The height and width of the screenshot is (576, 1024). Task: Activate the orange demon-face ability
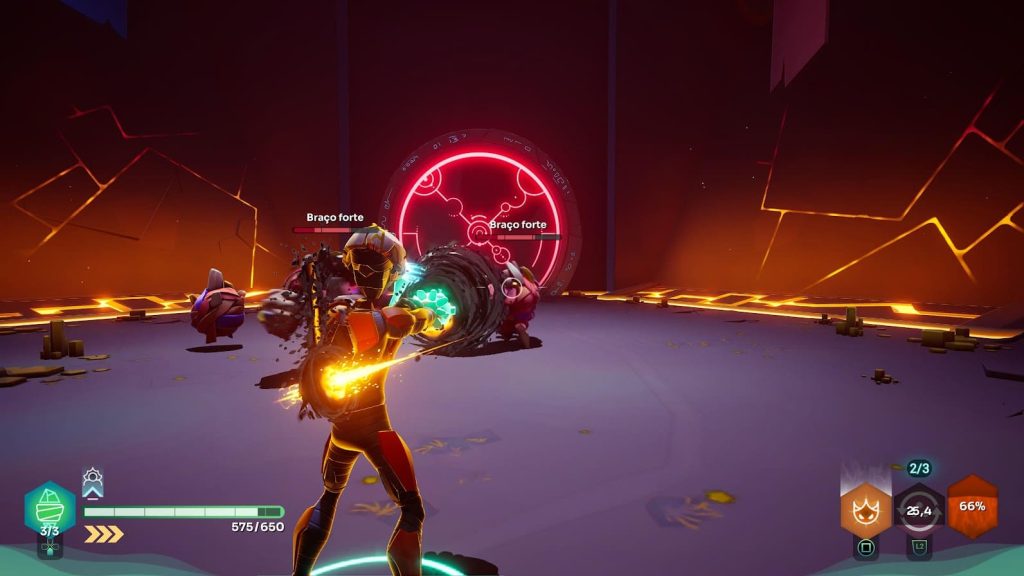(865, 510)
